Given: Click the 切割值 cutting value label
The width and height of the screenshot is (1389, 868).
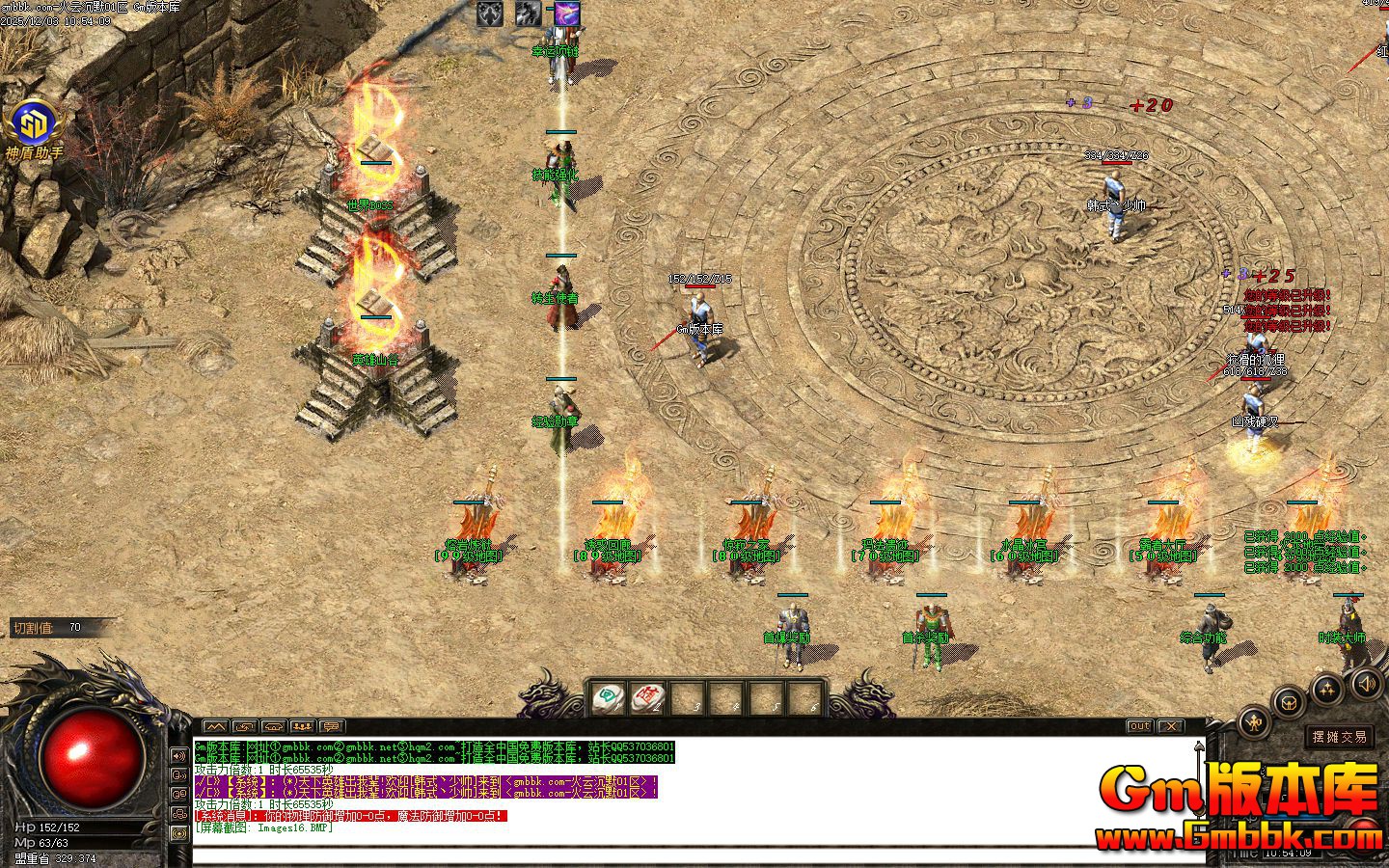Looking at the screenshot, I should click(x=33, y=628).
